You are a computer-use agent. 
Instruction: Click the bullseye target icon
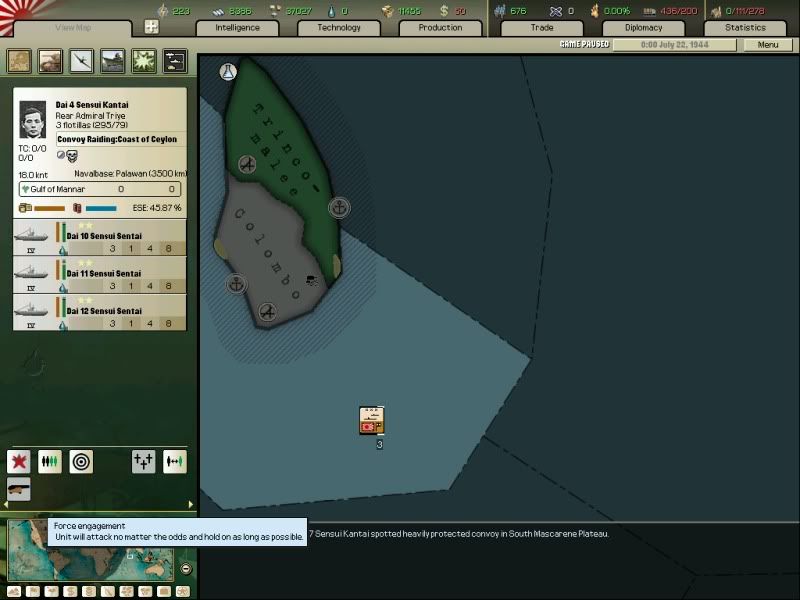tap(81, 461)
